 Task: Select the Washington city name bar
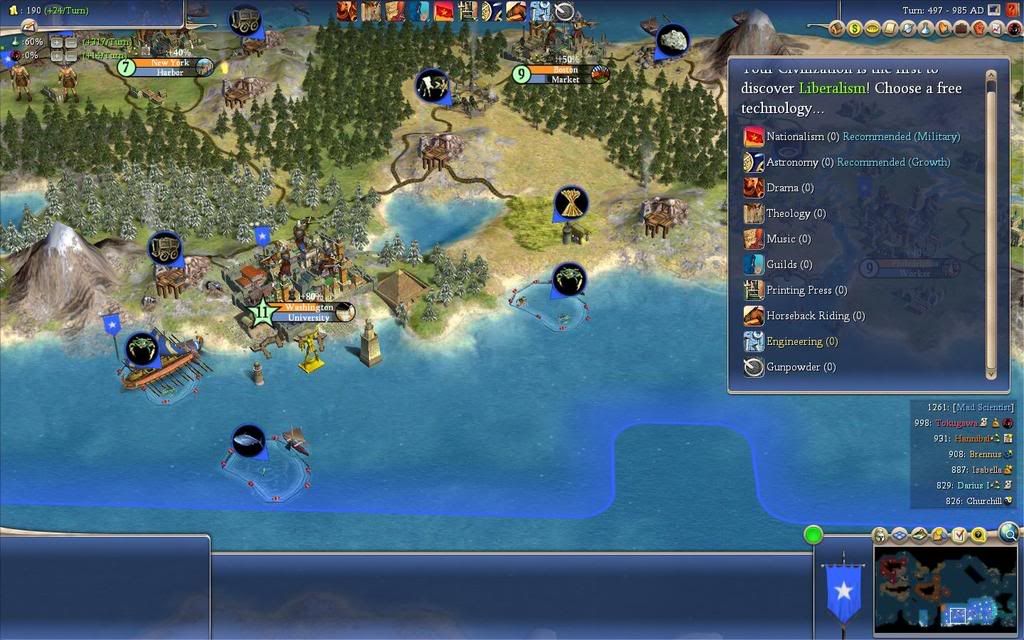click(x=309, y=308)
